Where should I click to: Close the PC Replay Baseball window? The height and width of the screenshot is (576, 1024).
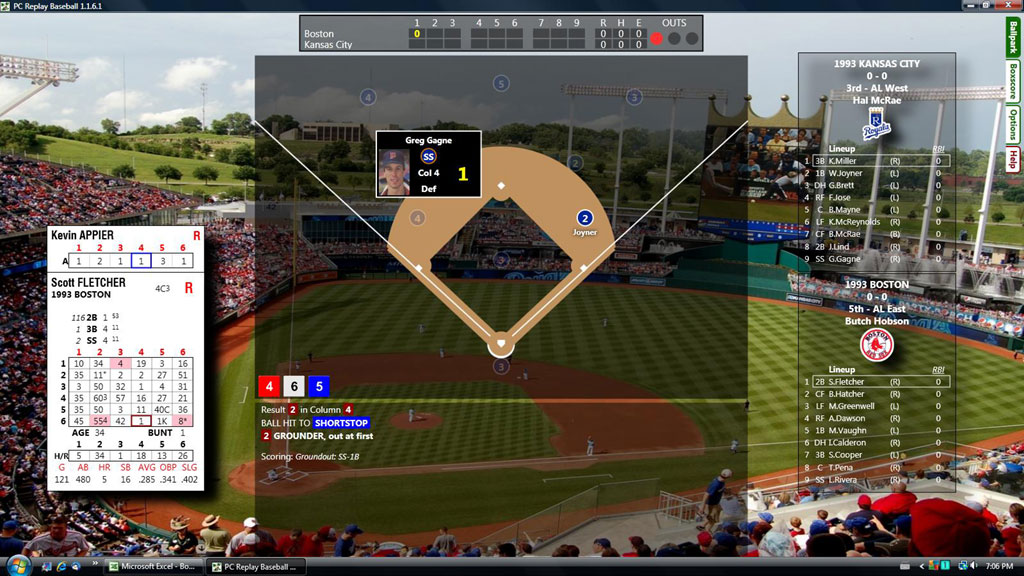[1012, 6]
